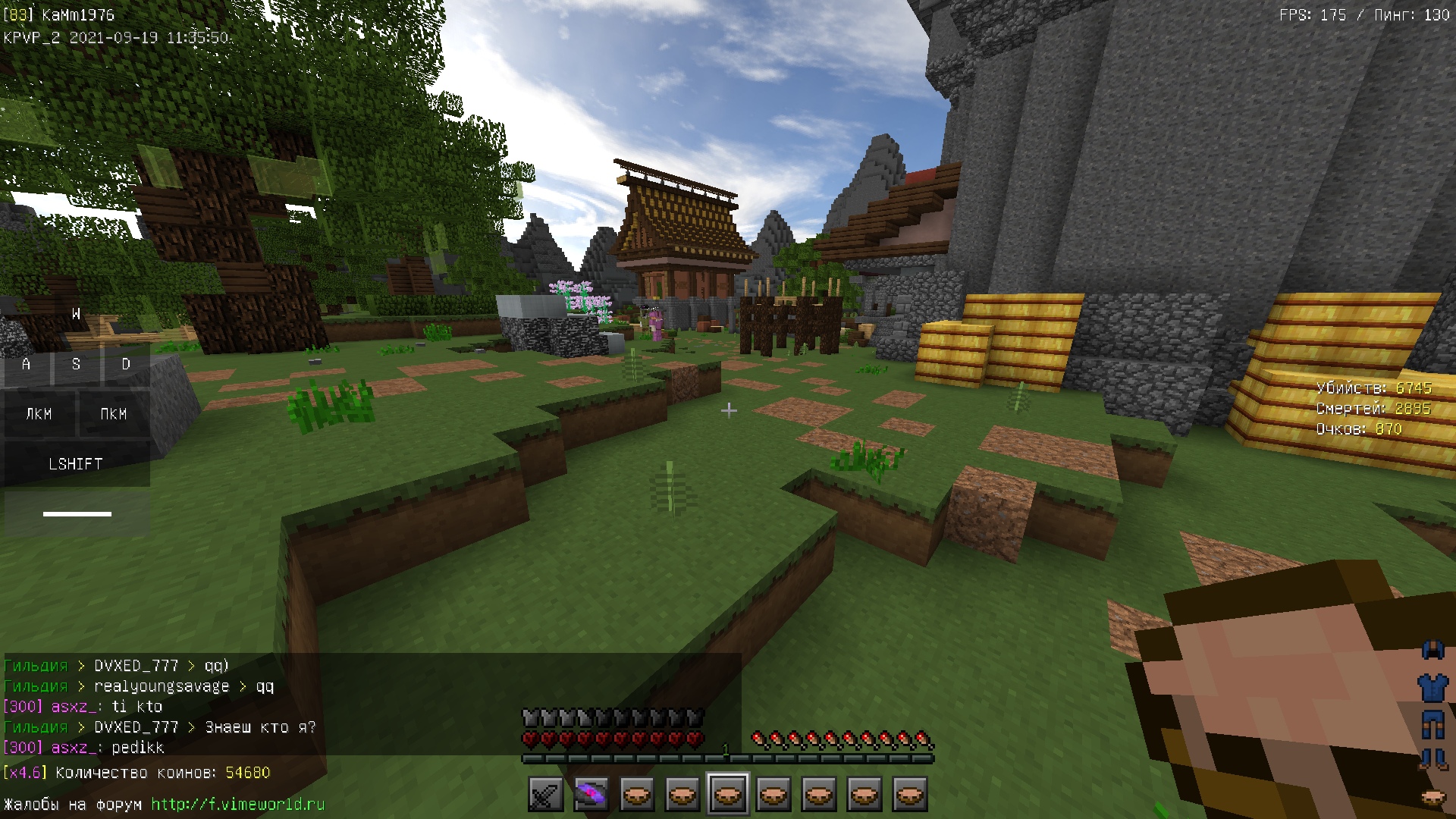Click the blue leggings armor icon

click(x=1432, y=724)
